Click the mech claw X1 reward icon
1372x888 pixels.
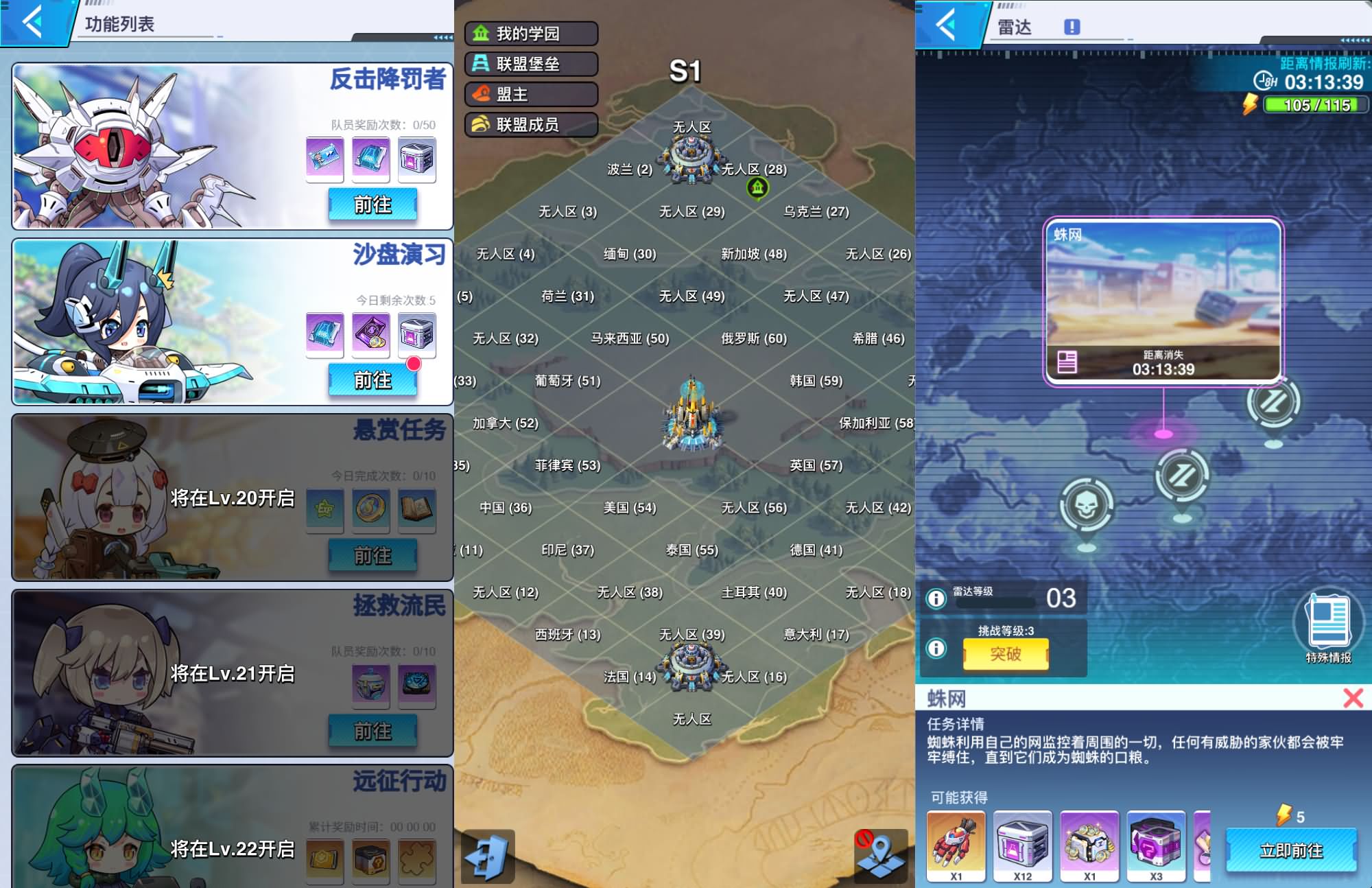coord(958,845)
